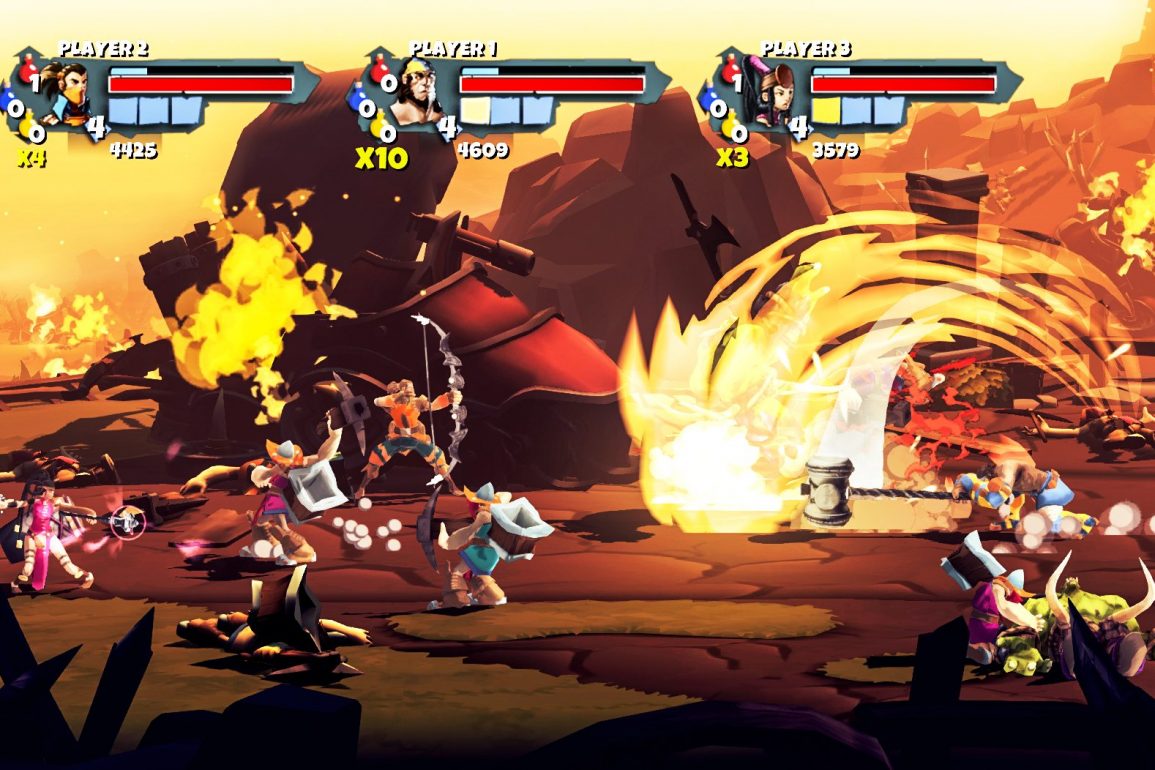The height and width of the screenshot is (770, 1155).
Task: Use Player 3's red potion
Action: click(x=731, y=70)
